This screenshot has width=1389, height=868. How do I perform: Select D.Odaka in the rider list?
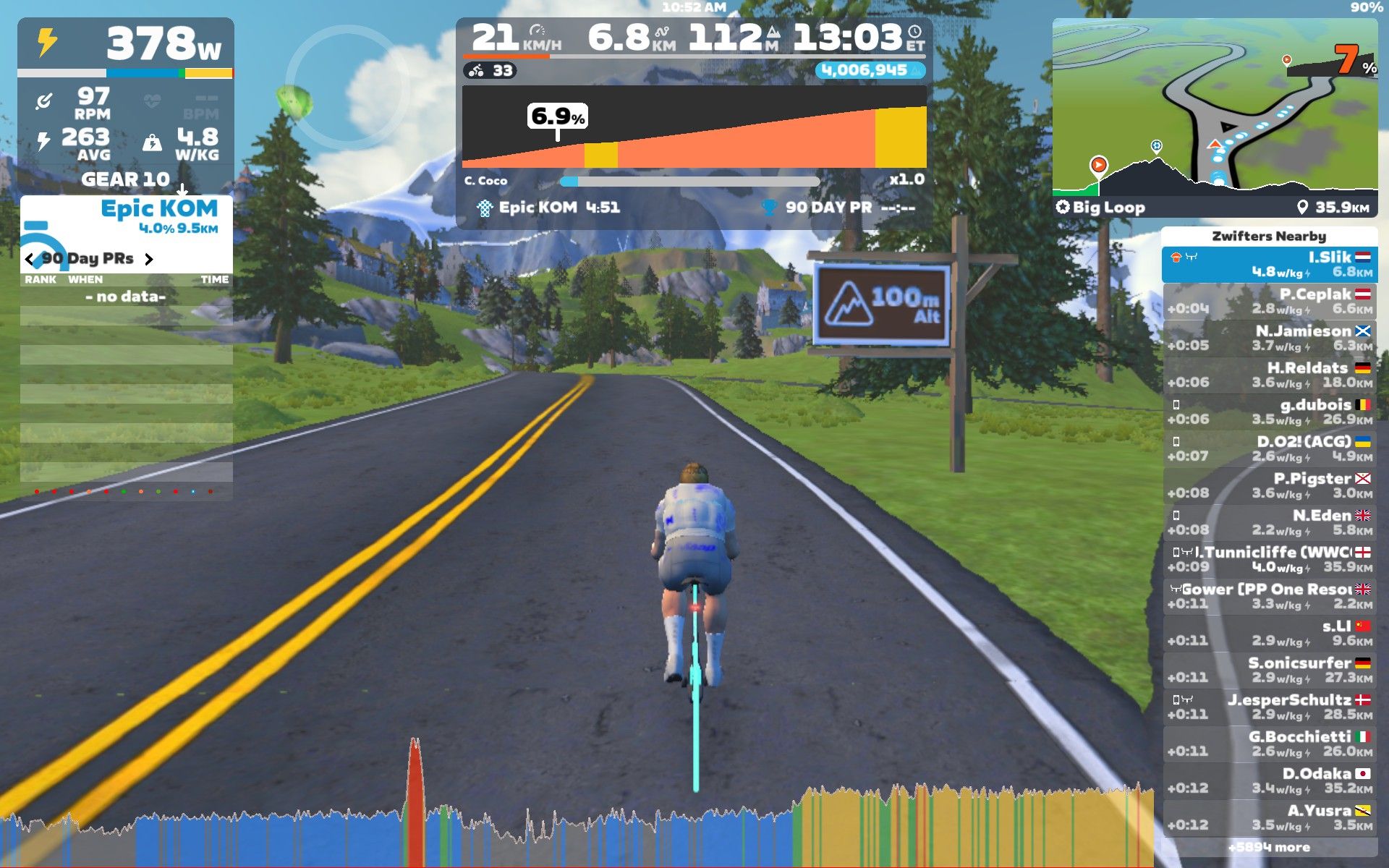[x=1270, y=781]
